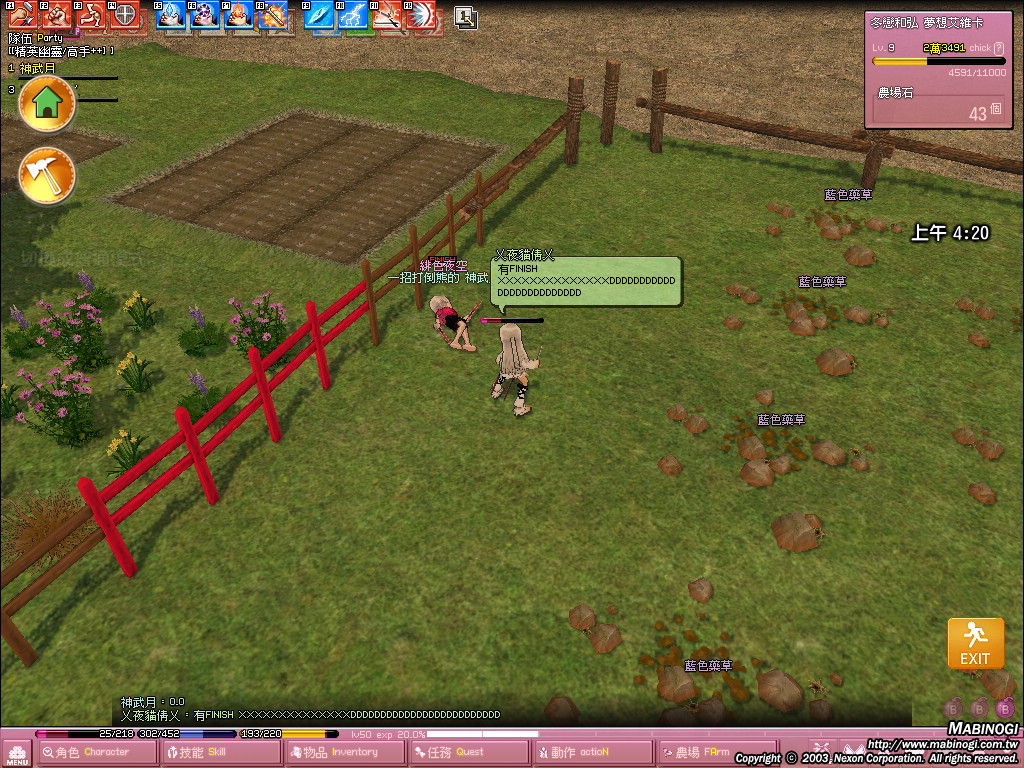The image size is (1024, 768).
Task: Open the Party panel label
Action: (50, 38)
